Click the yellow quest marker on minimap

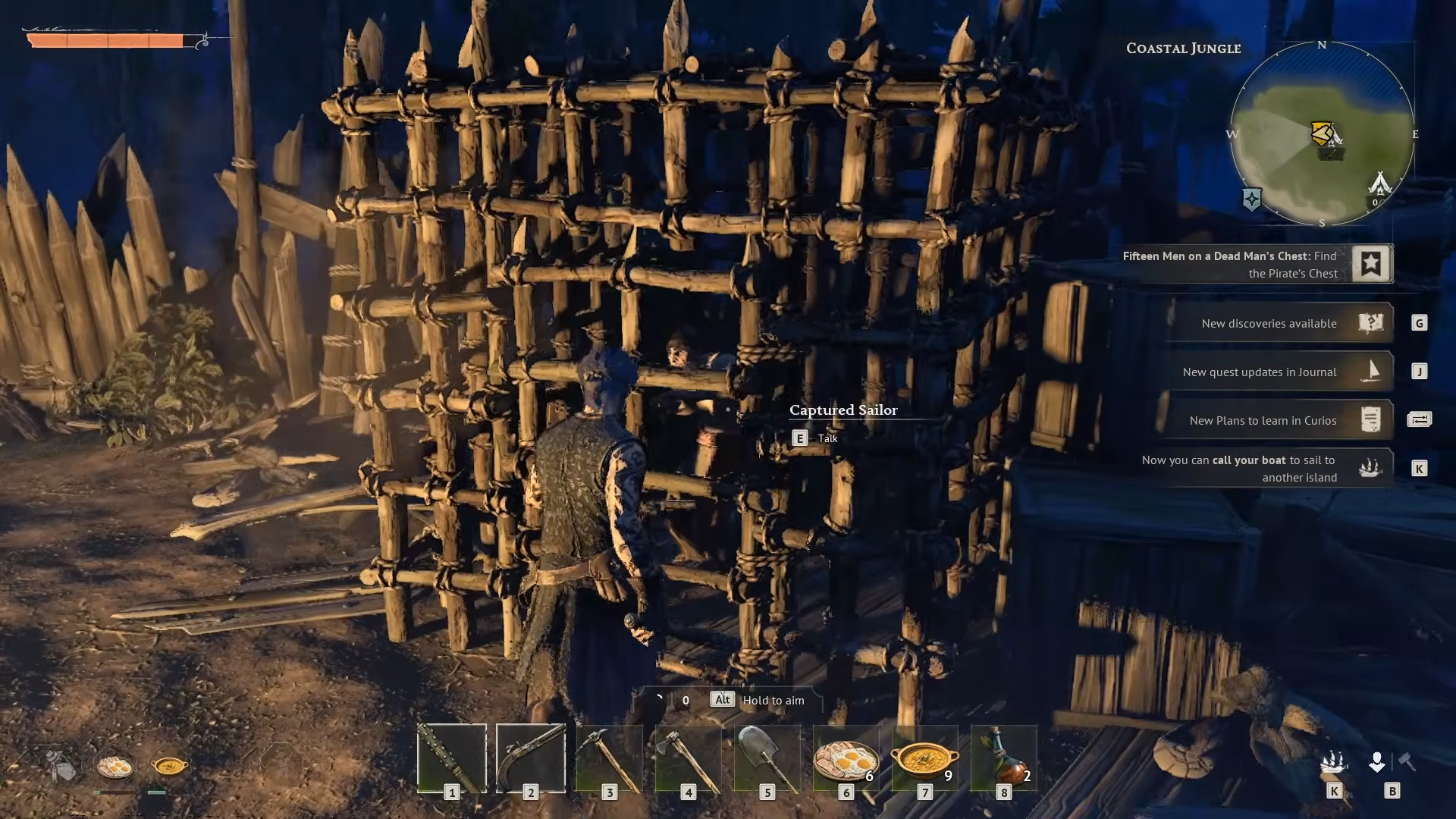[1322, 133]
